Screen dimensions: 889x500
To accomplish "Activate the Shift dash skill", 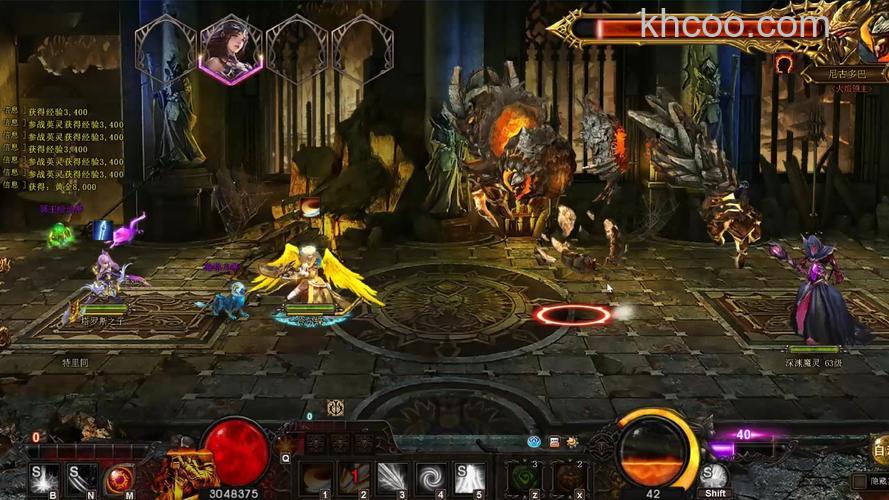I will click(x=714, y=476).
